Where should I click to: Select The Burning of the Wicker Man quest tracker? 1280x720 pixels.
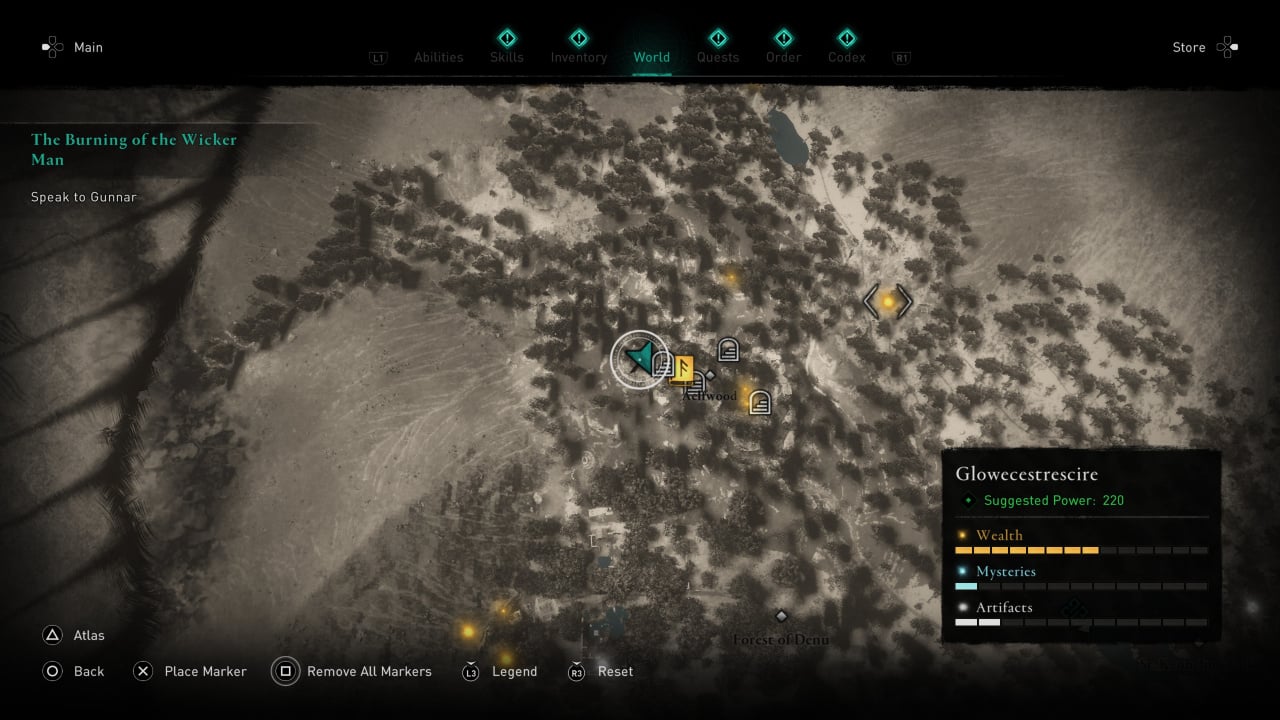tap(134, 149)
